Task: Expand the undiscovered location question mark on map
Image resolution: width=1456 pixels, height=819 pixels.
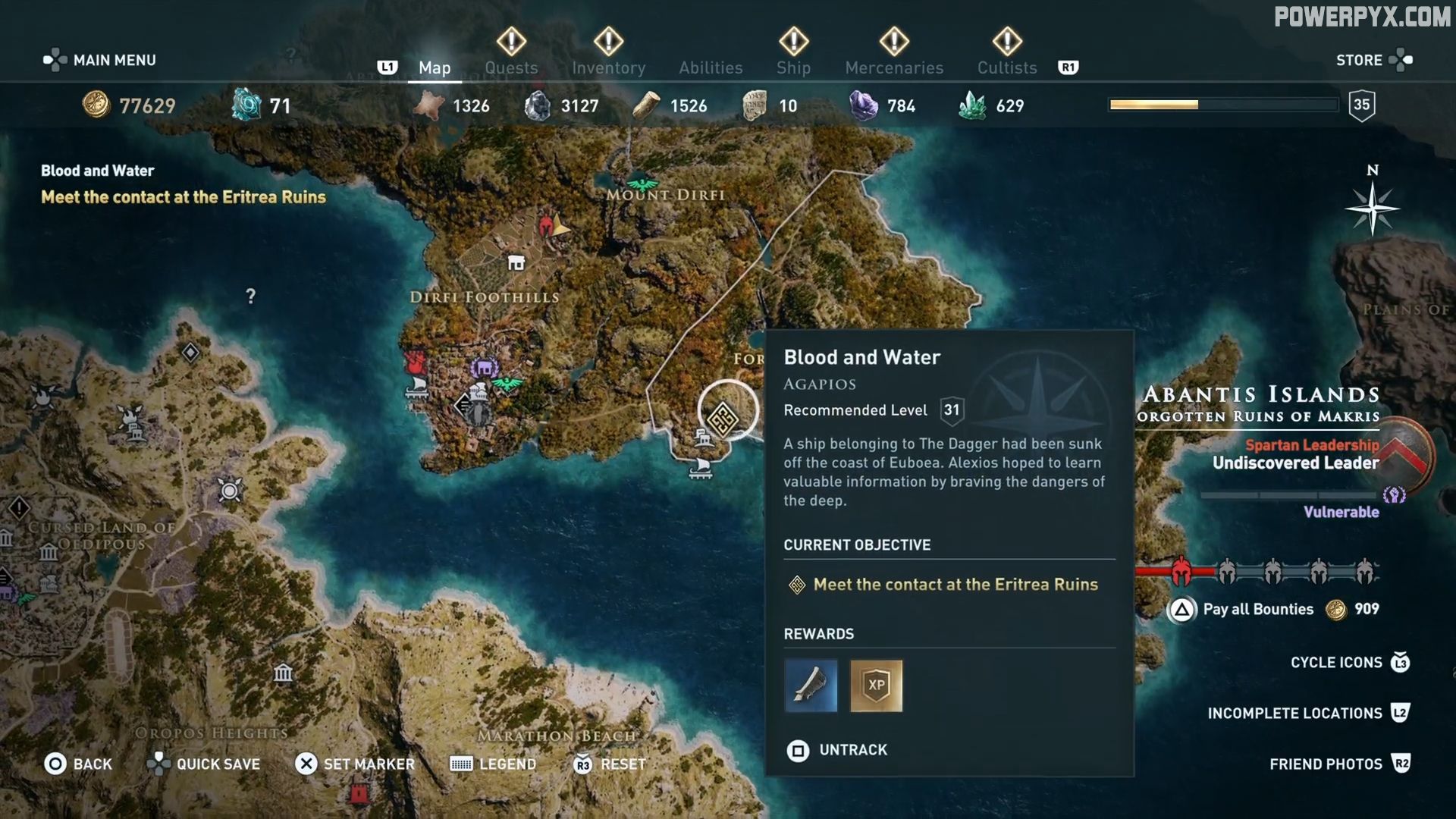Action: click(250, 297)
